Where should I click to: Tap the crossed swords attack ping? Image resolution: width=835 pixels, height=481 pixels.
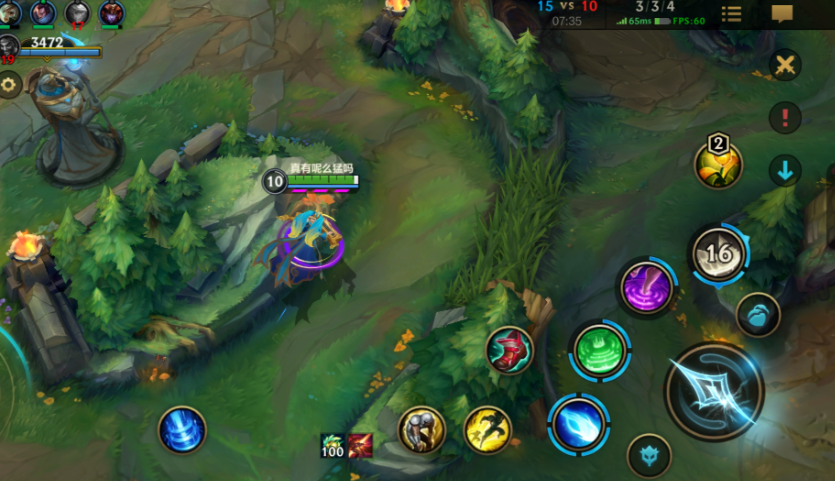(786, 66)
